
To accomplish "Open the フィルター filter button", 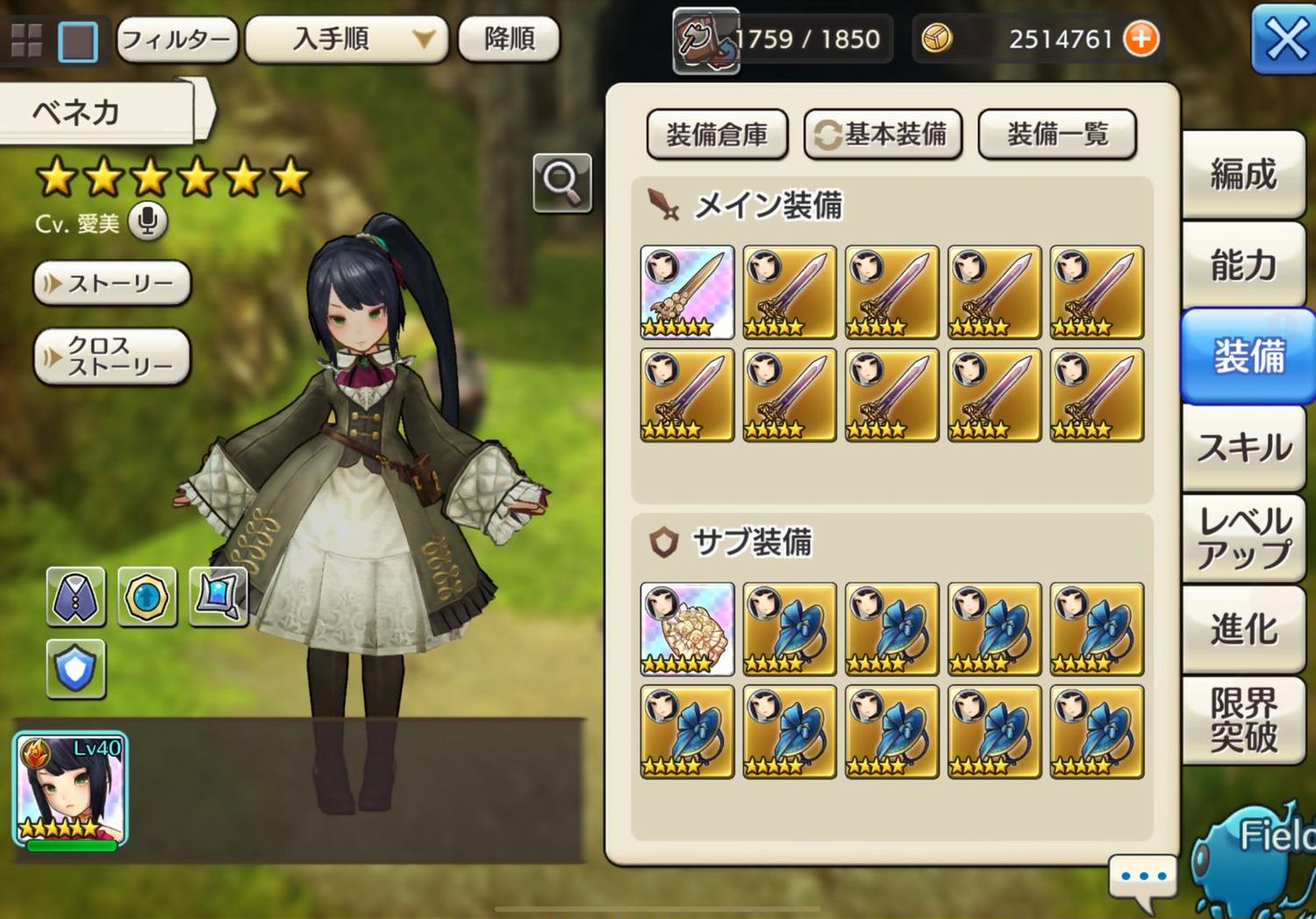I will click(176, 39).
